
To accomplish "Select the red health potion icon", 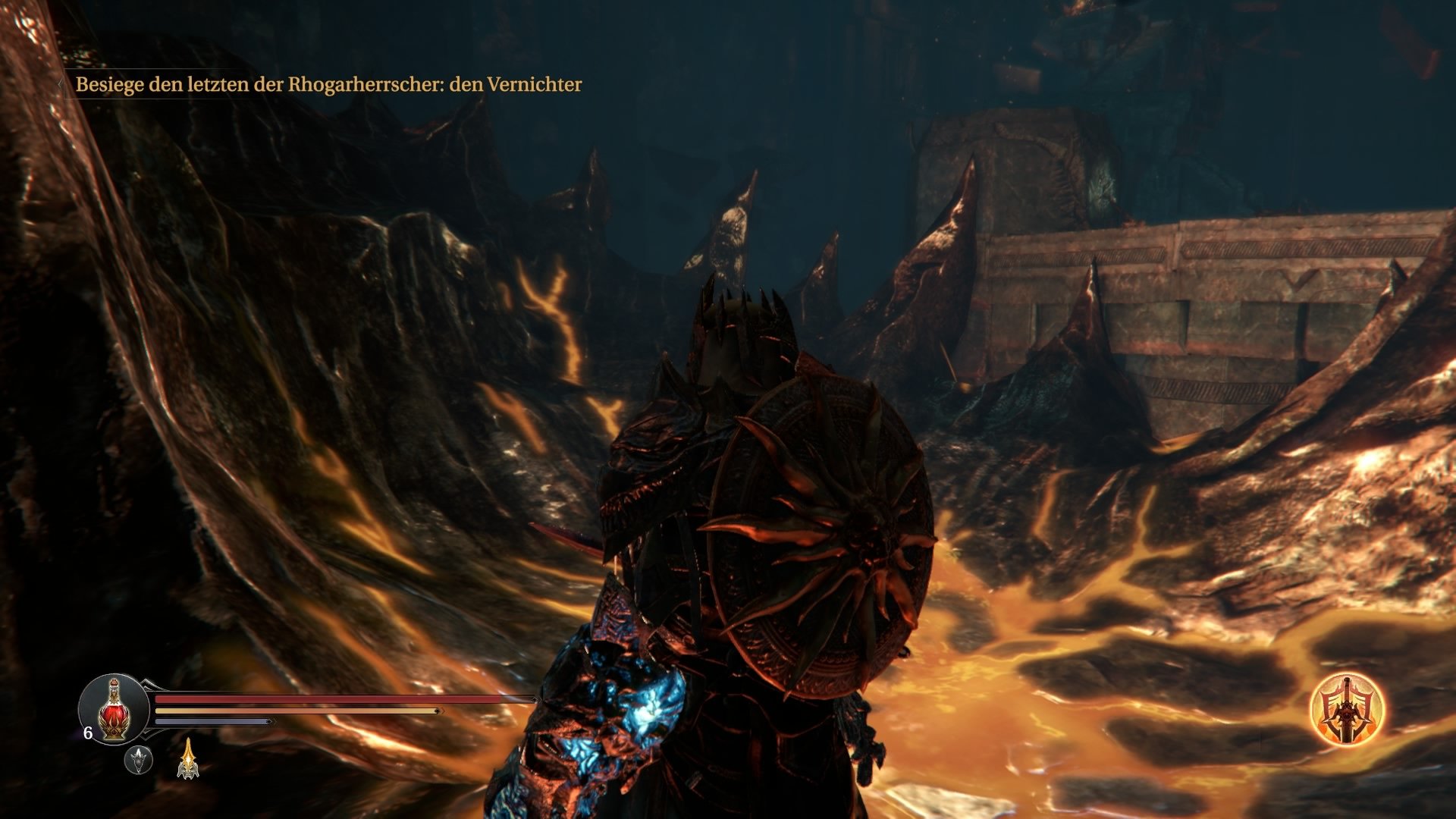I will pyautogui.click(x=114, y=711).
